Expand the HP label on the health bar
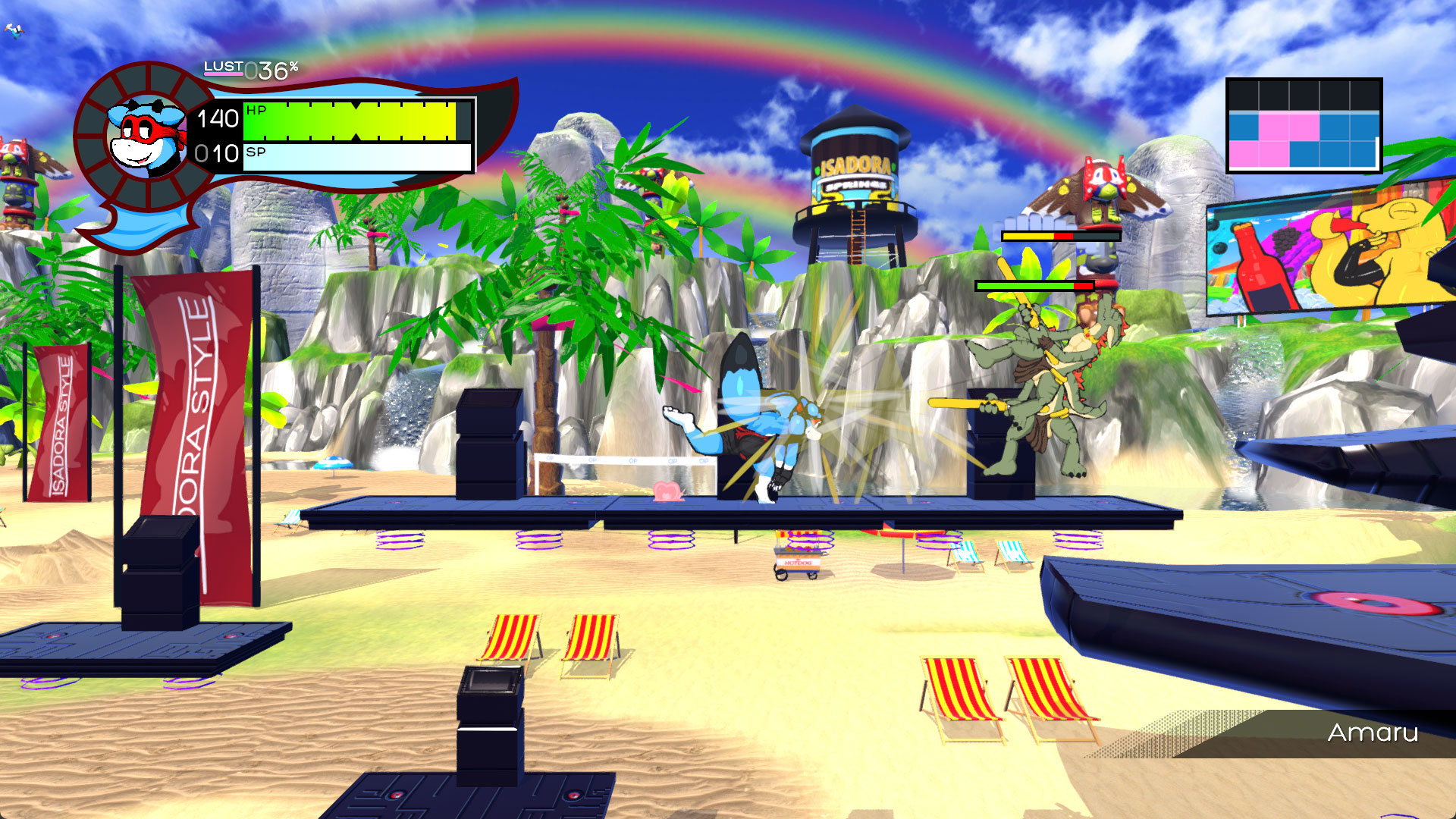The height and width of the screenshot is (819, 1456). 255,111
